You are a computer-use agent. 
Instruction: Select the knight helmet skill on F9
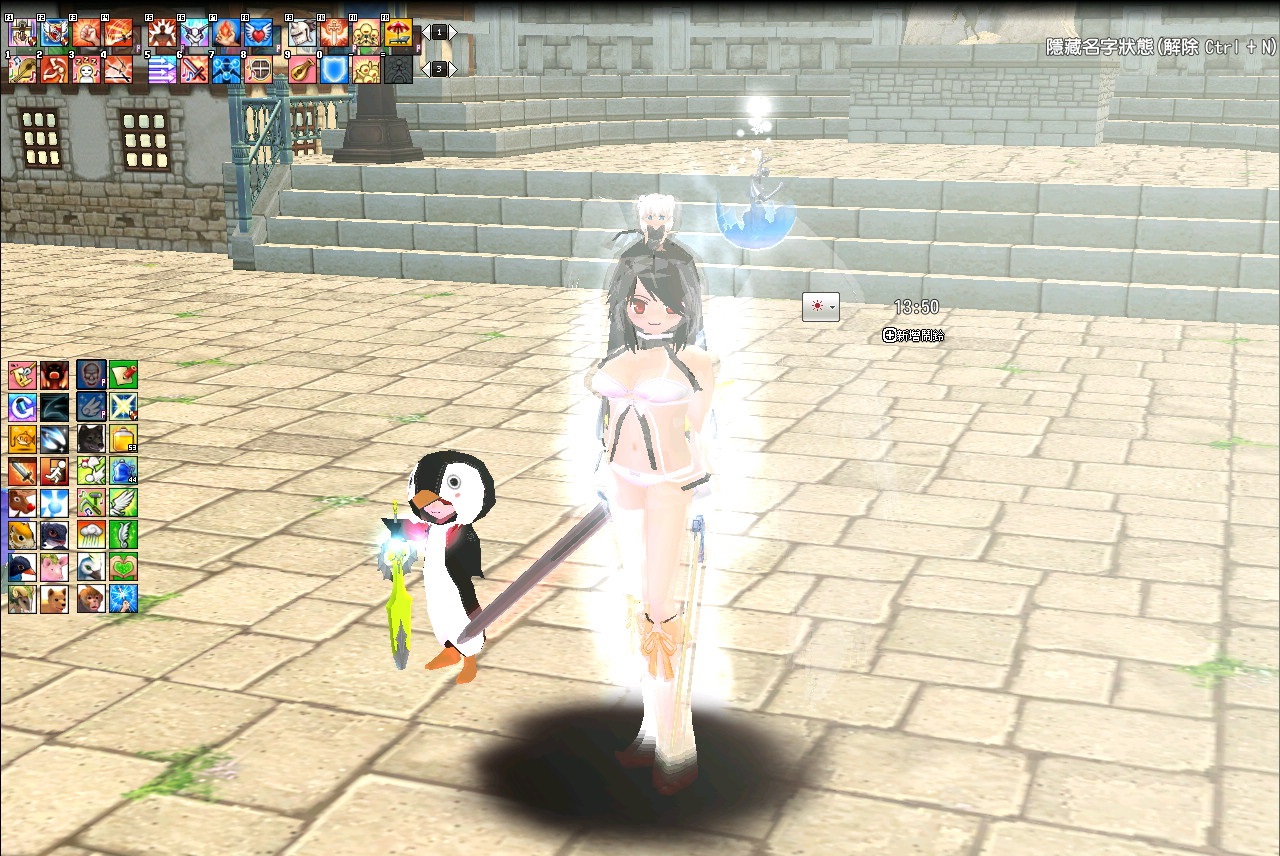tap(302, 34)
